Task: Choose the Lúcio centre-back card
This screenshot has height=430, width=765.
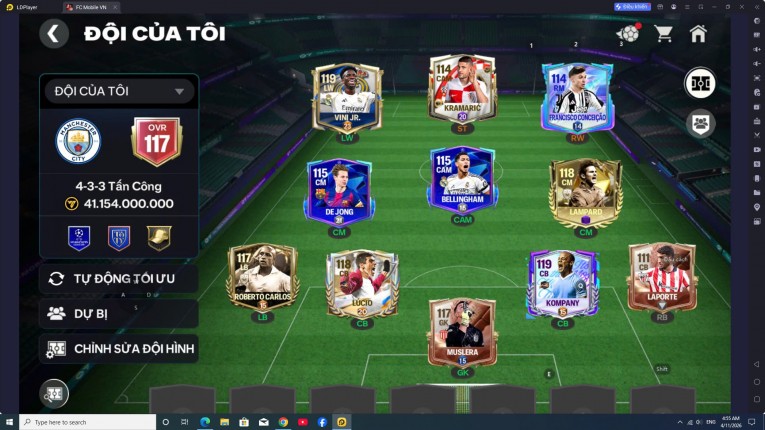Action: point(362,283)
